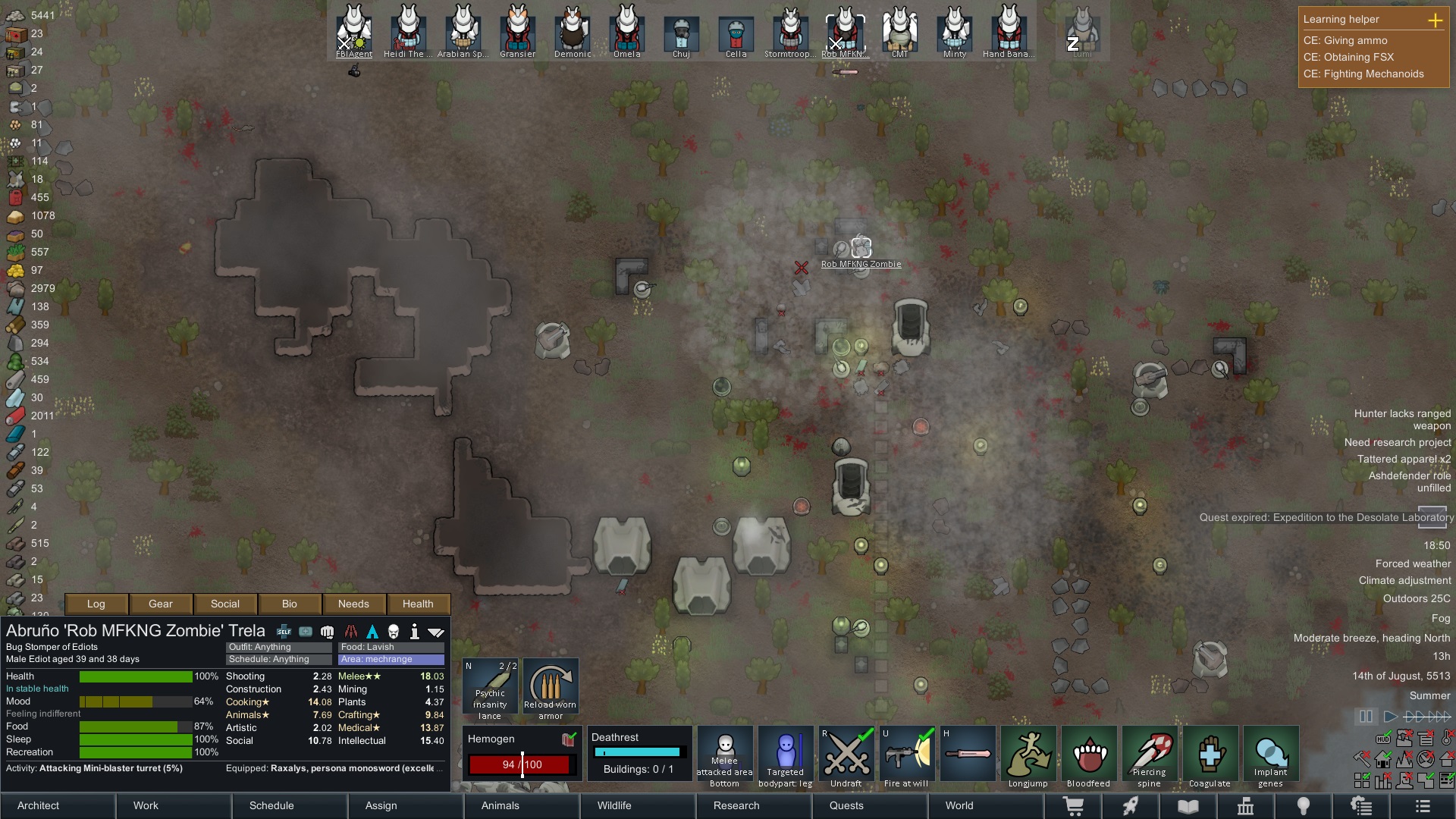This screenshot has width=1456, height=819.
Task: Use the Coagulate ability
Action: pos(1210,753)
